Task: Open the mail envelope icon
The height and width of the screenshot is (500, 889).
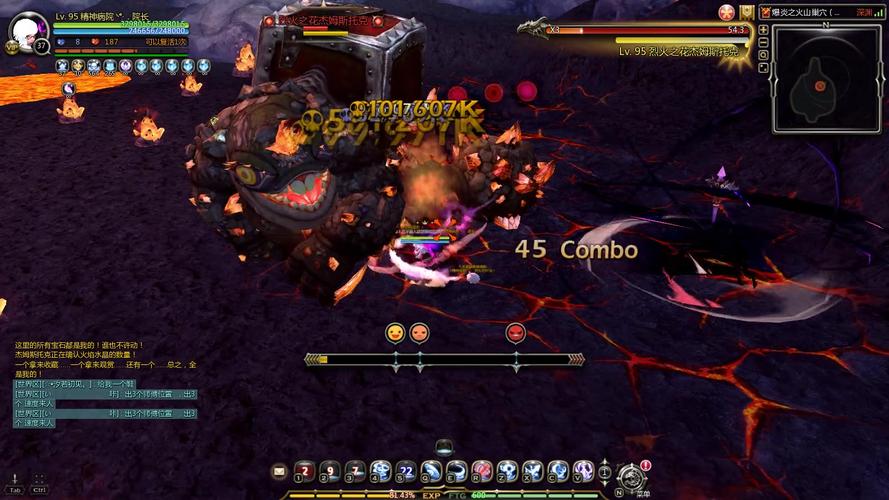Action: 279,471
